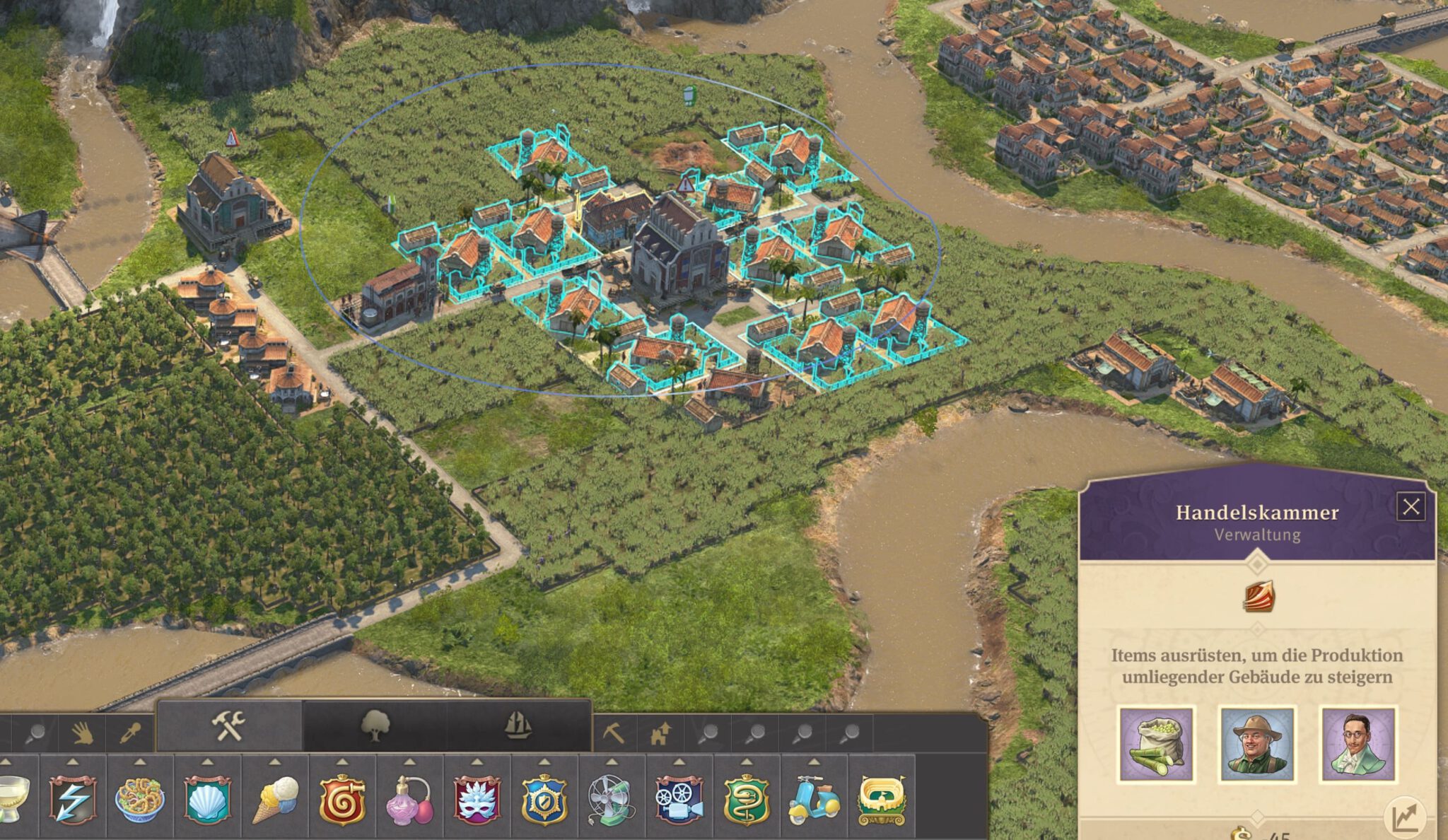This screenshot has height=840, width=1448.
Task: Open the statistics chart button
Action: tap(1404, 817)
